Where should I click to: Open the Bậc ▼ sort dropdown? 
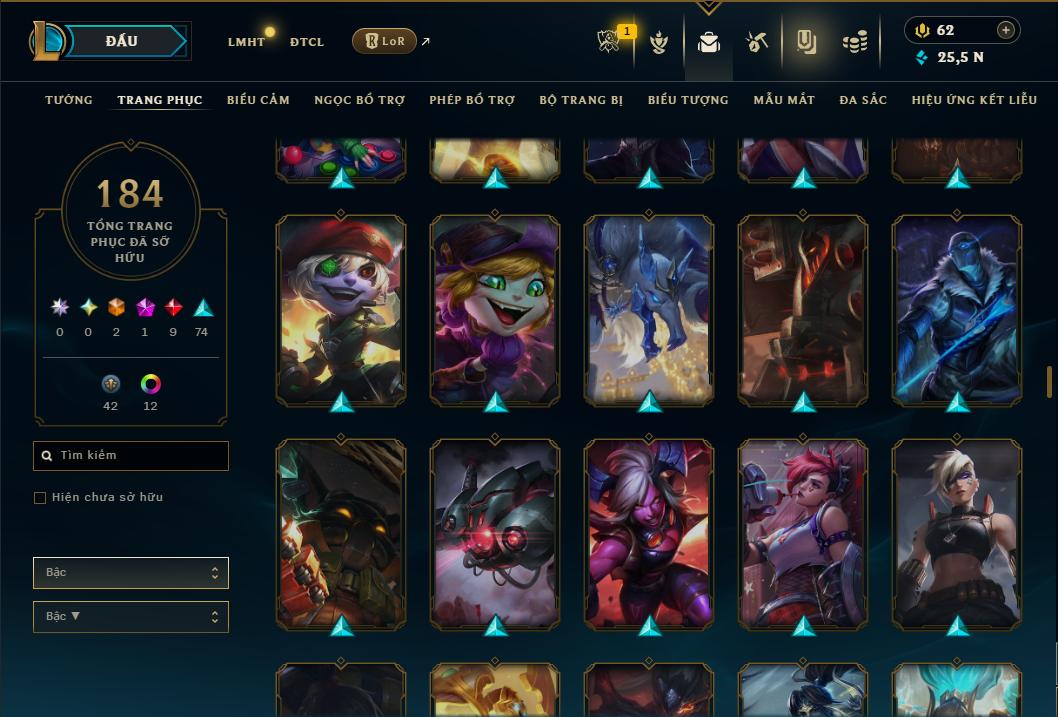tap(131, 617)
